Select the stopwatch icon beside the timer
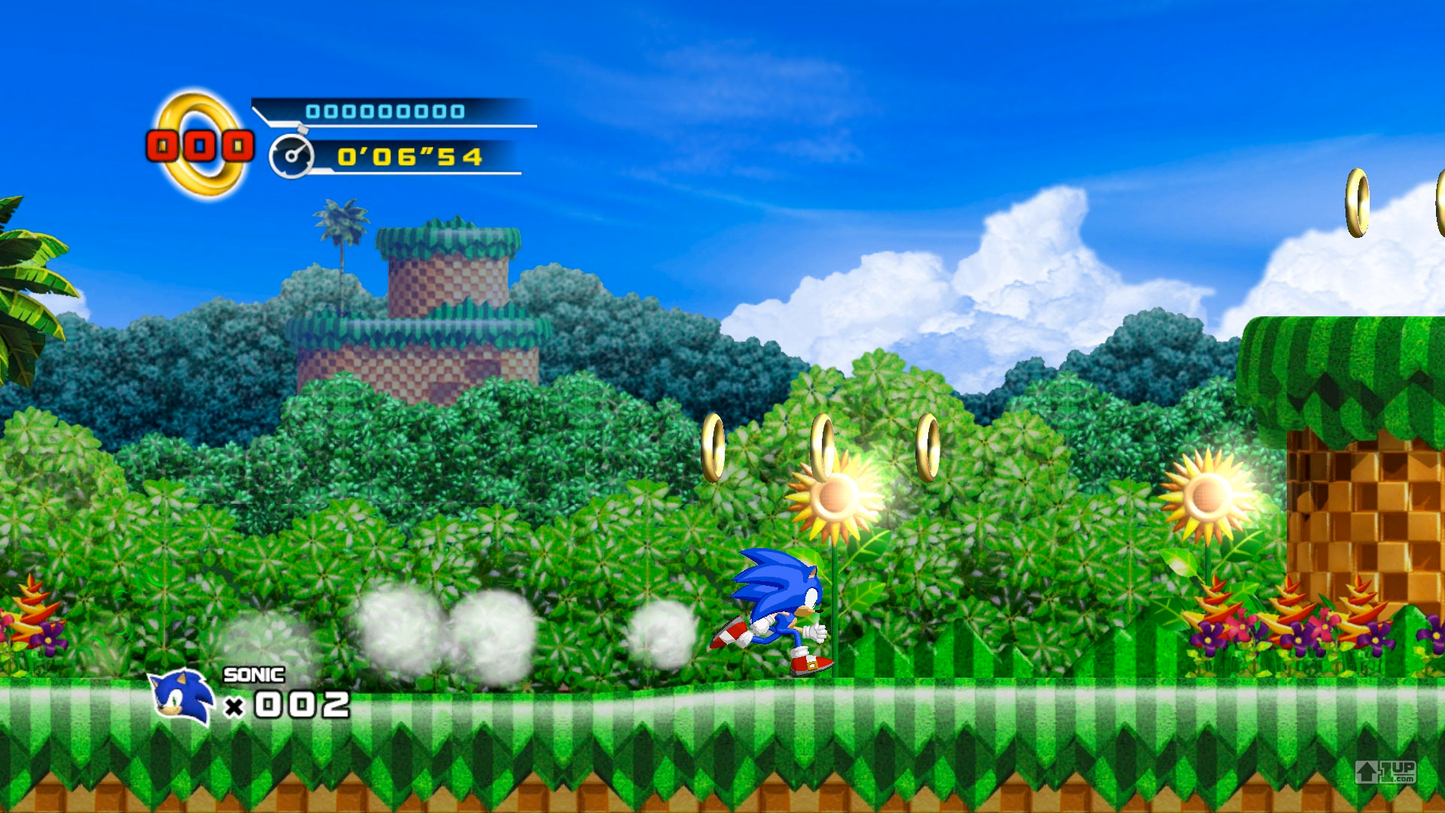This screenshot has height=814, width=1445. pos(291,152)
